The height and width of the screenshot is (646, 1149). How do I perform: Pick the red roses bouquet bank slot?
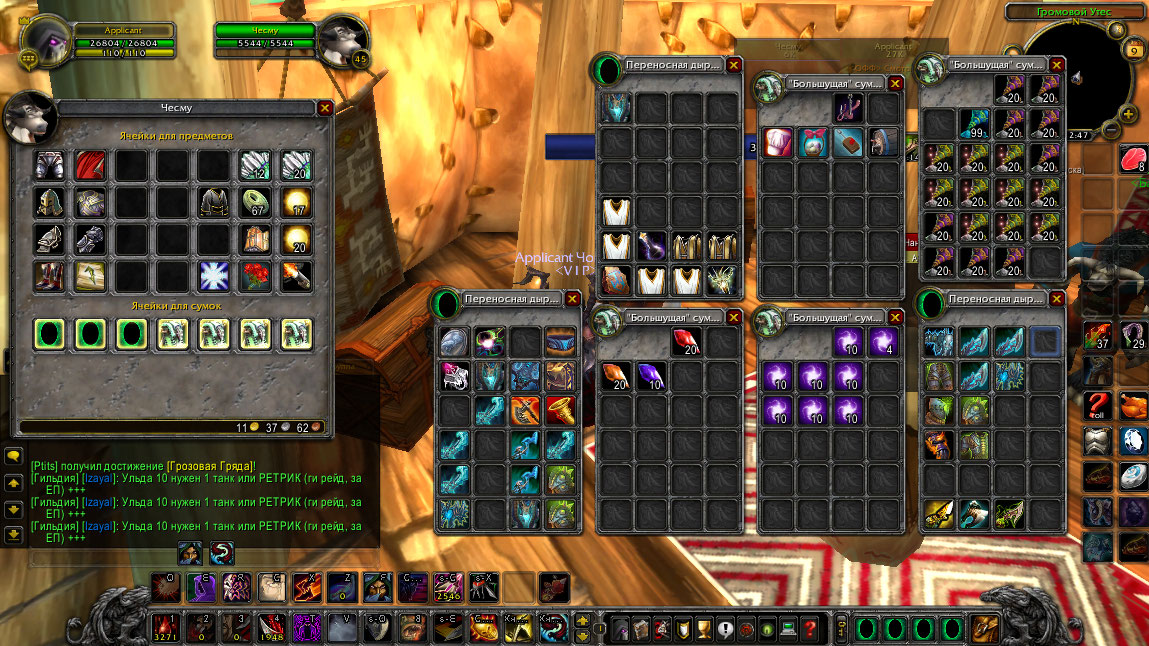coord(255,276)
